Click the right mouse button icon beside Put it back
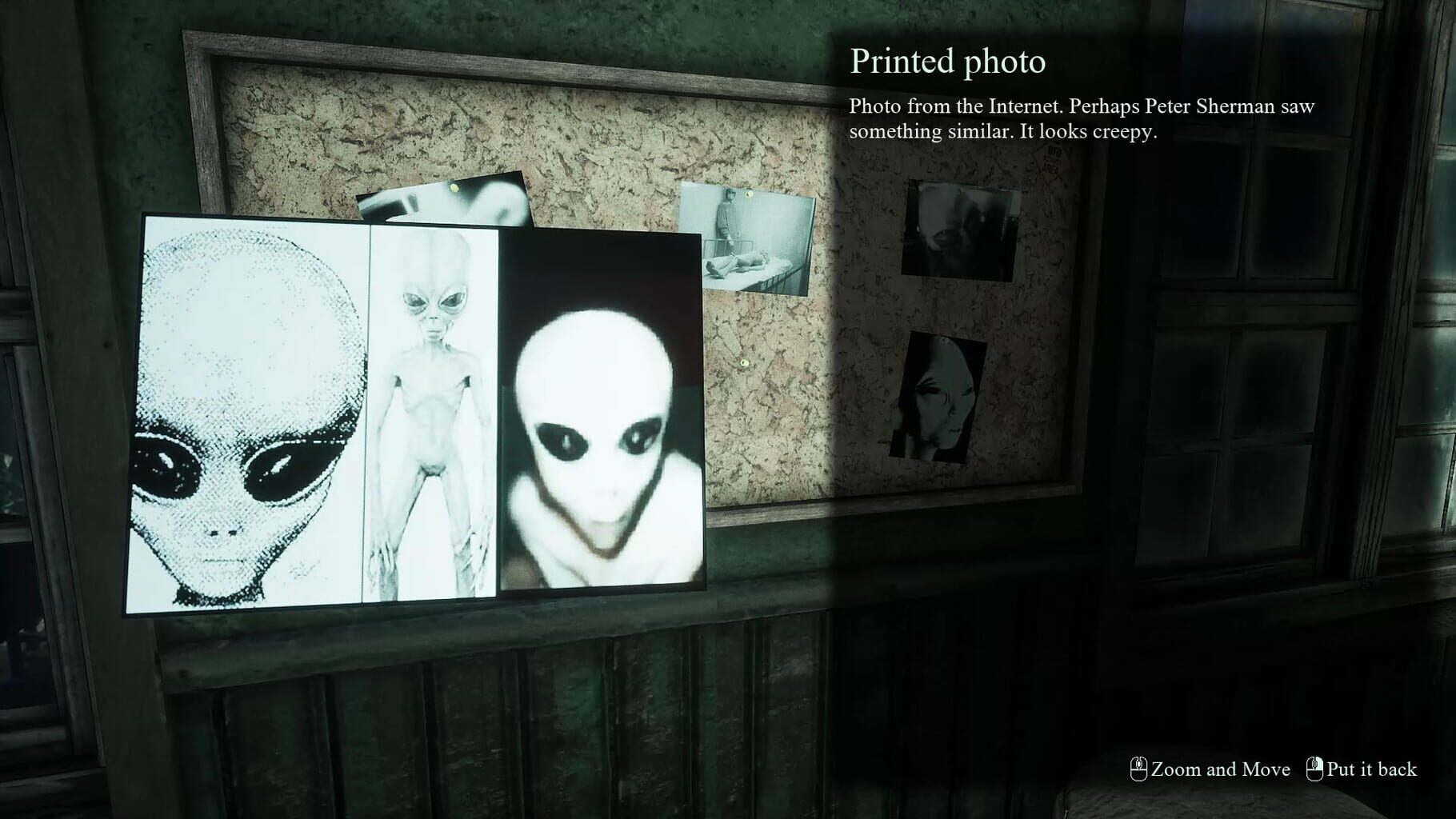 (x=1315, y=770)
